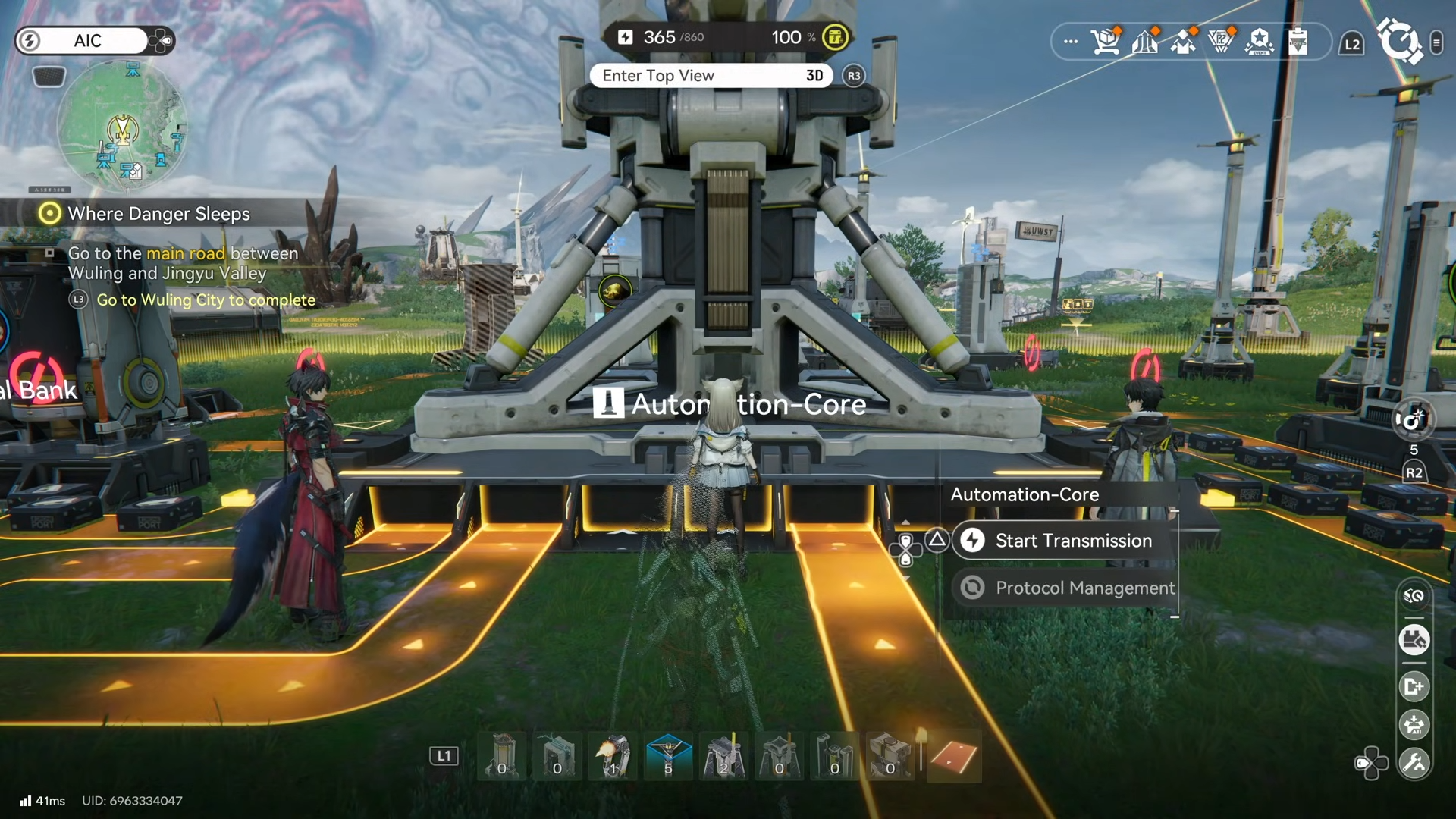Select the flaming machine hotbar slot
1456x819 pixels.
613,756
